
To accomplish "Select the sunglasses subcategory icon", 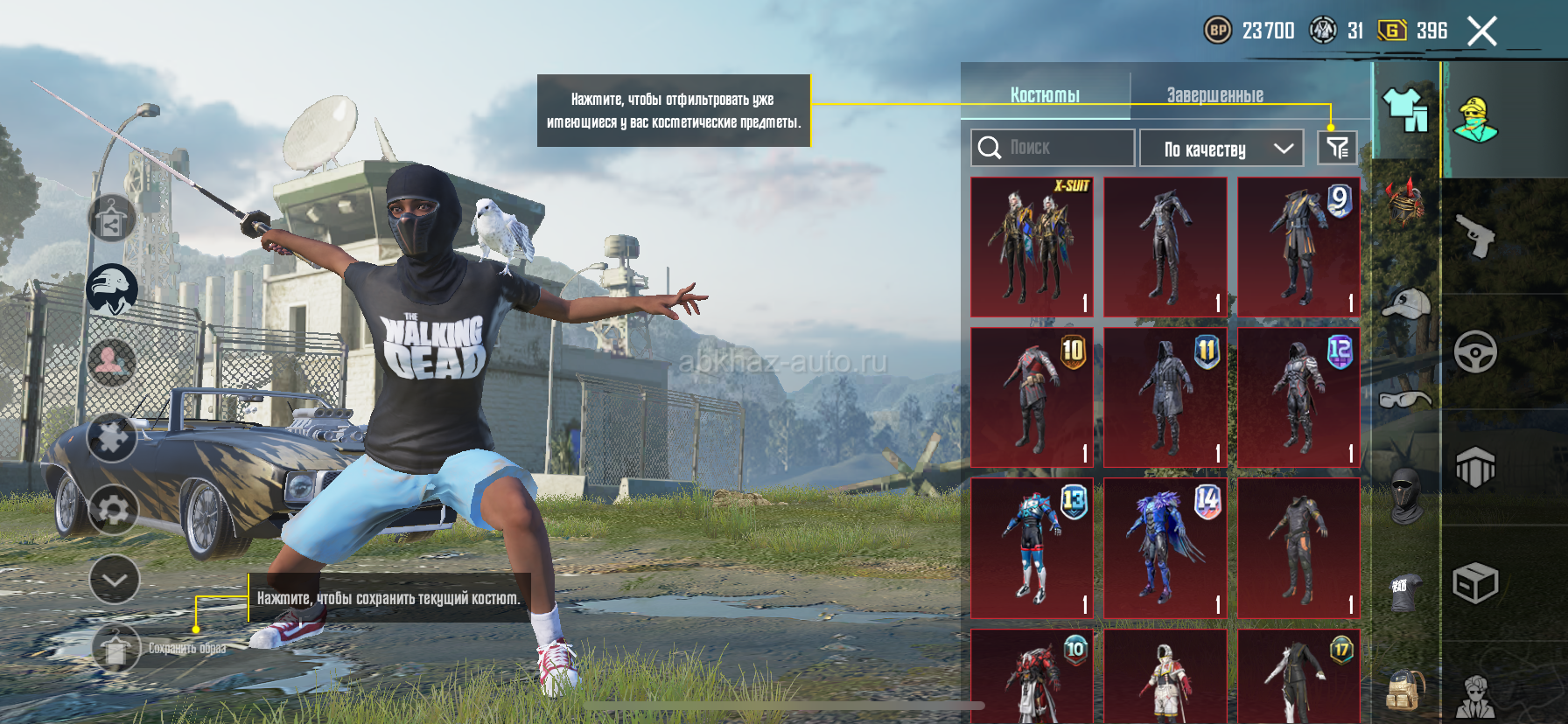I will (1405, 400).
